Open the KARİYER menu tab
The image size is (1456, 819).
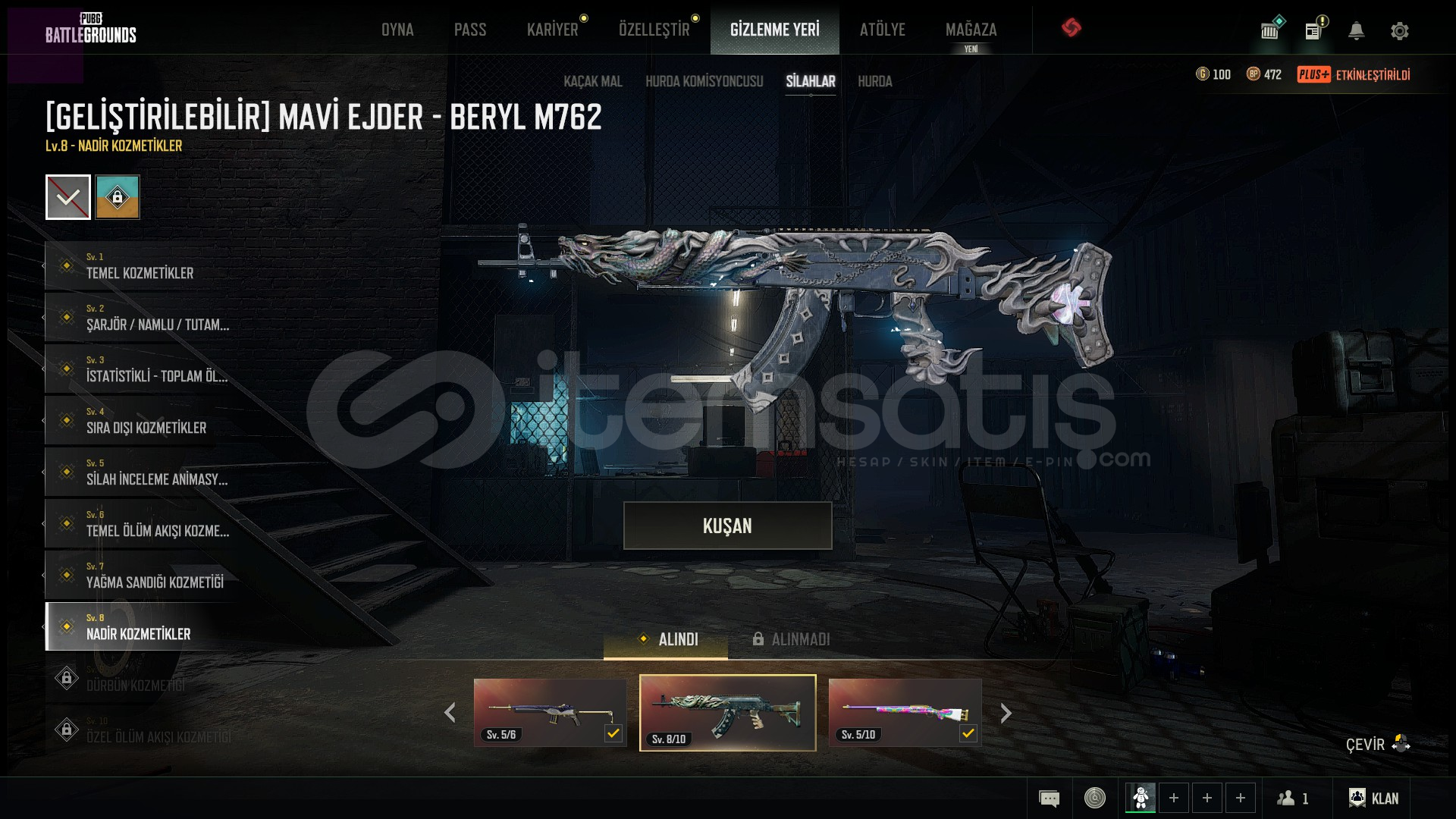pyautogui.click(x=552, y=30)
